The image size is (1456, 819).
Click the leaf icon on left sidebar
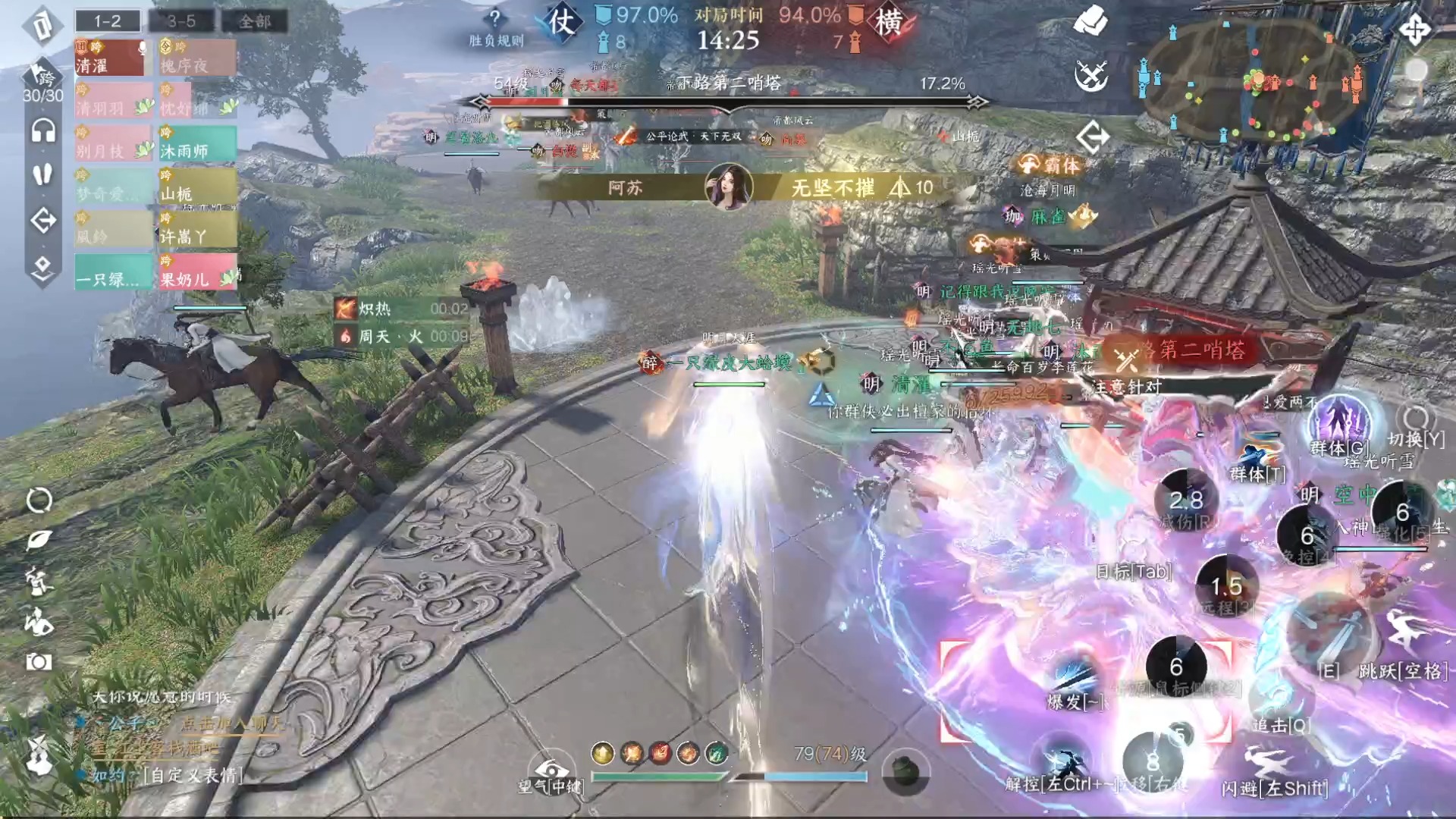click(x=39, y=540)
